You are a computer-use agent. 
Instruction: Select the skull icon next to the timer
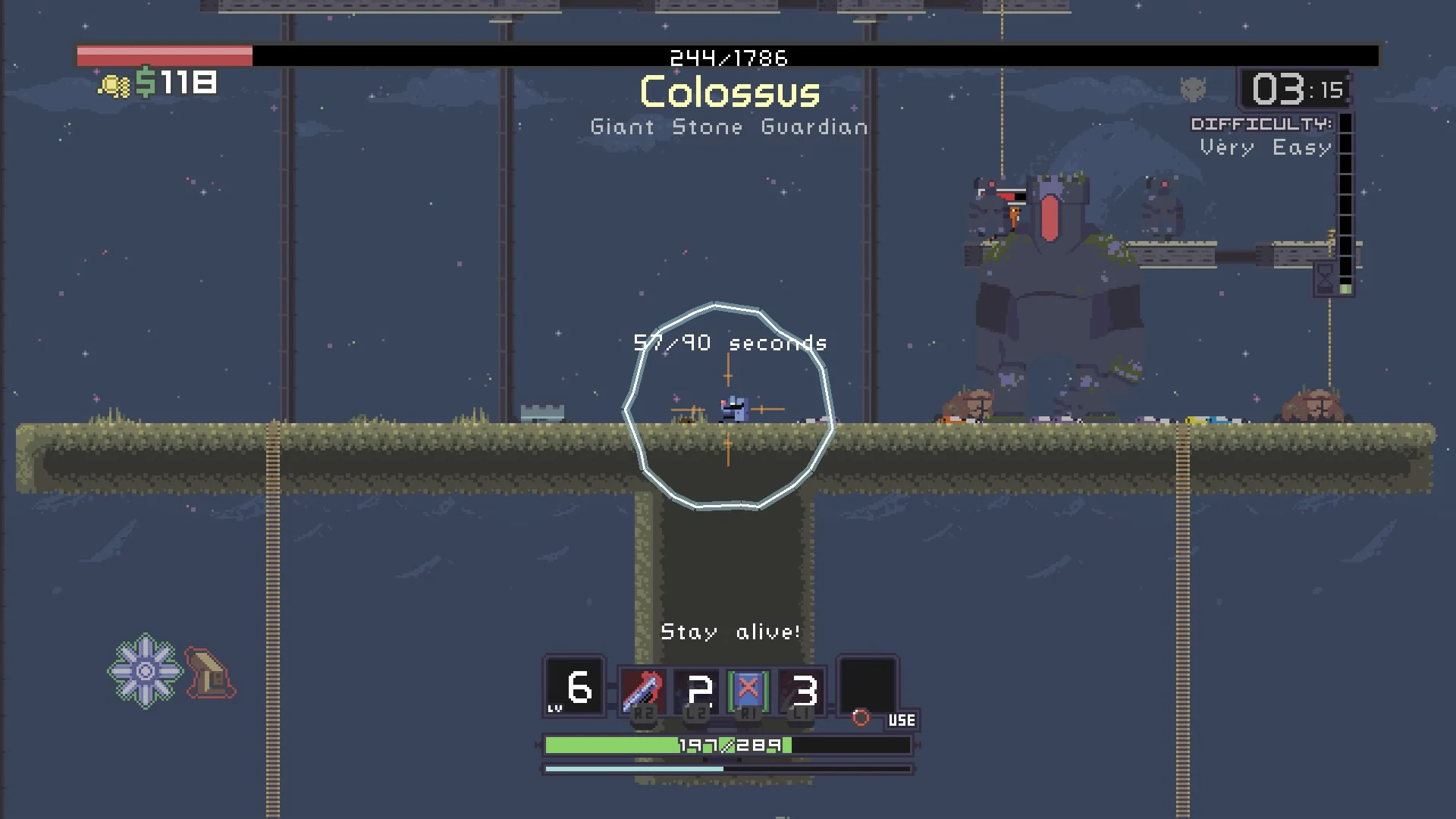tap(1193, 89)
